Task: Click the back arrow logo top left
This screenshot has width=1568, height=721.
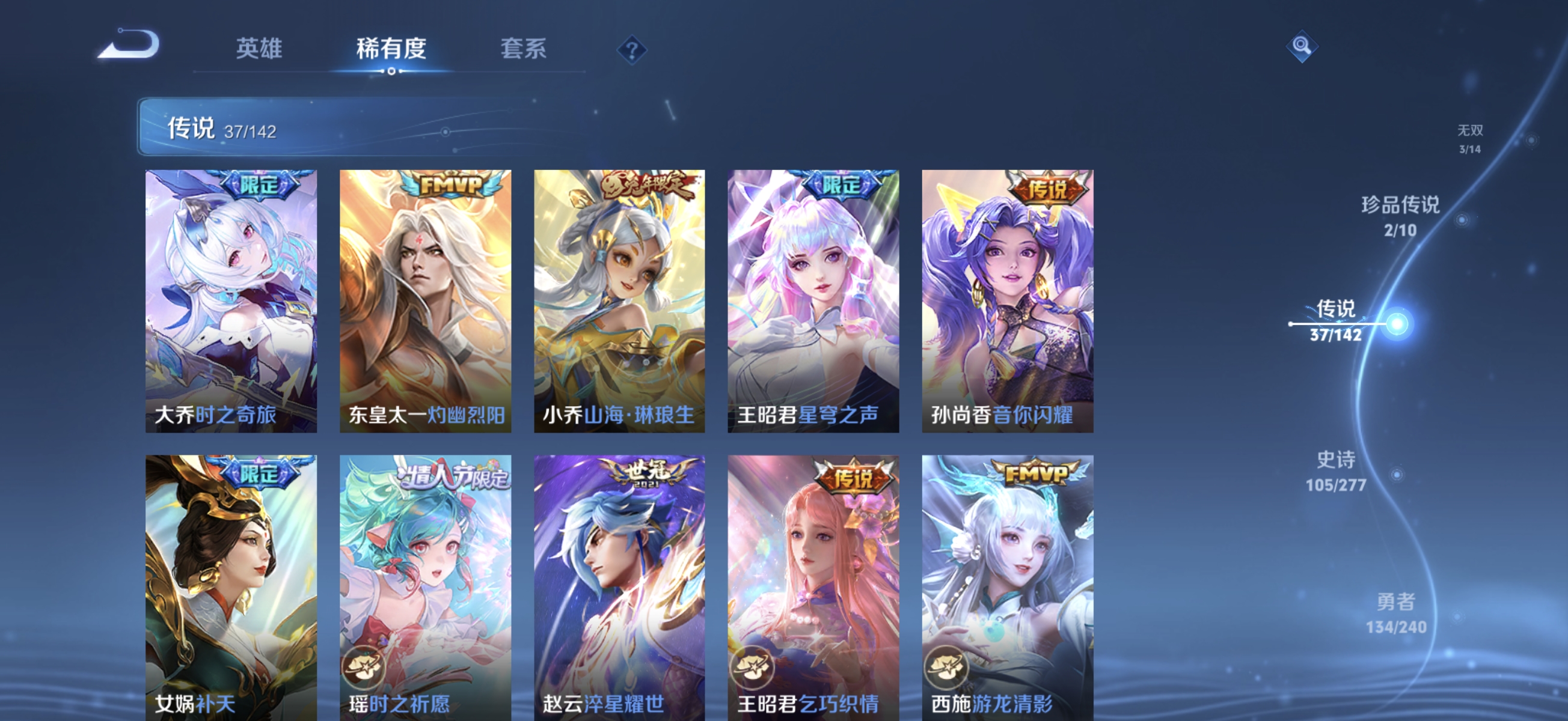Action: pyautogui.click(x=130, y=43)
